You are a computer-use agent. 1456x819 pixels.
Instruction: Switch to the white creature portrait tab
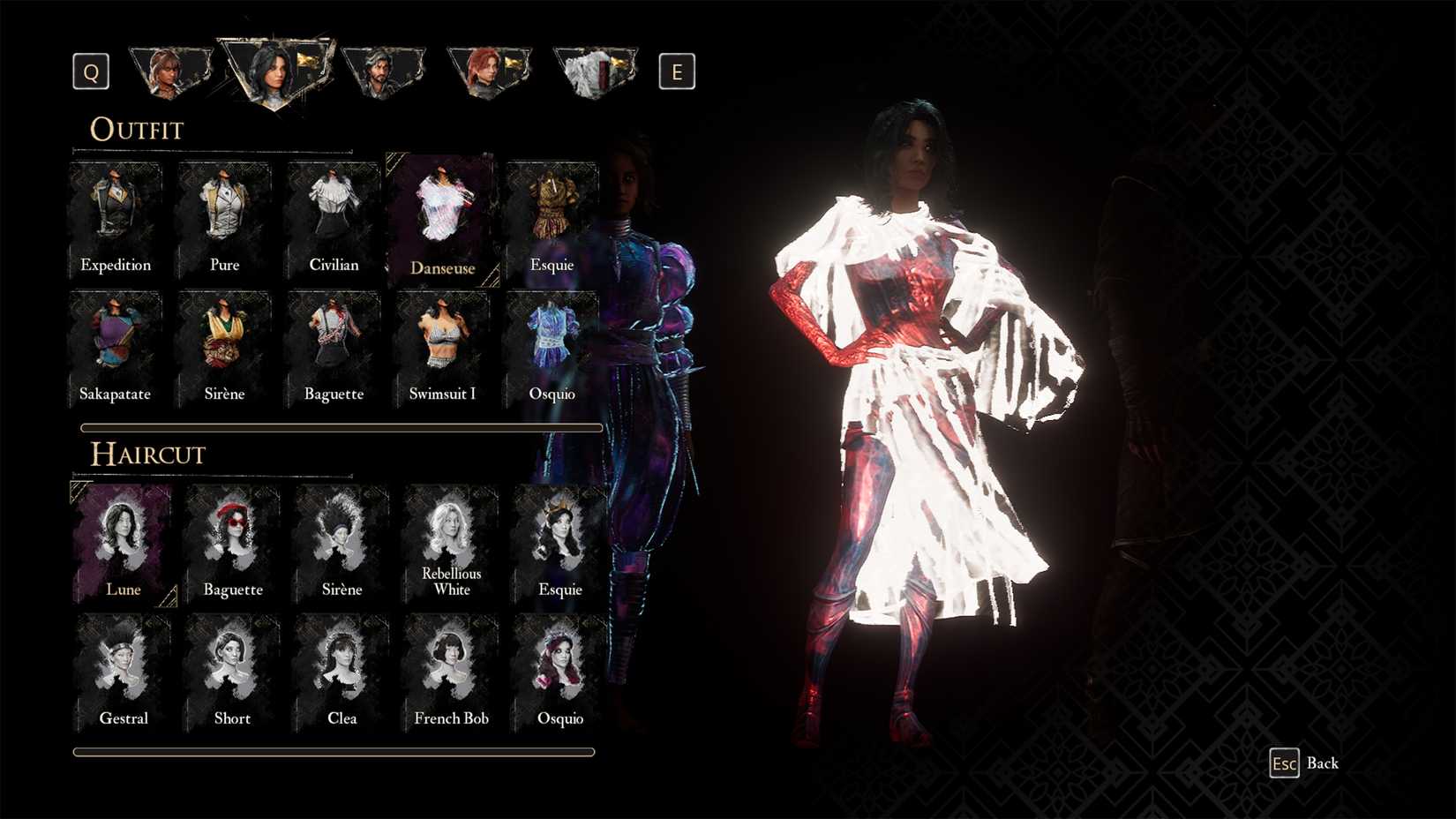tap(596, 71)
